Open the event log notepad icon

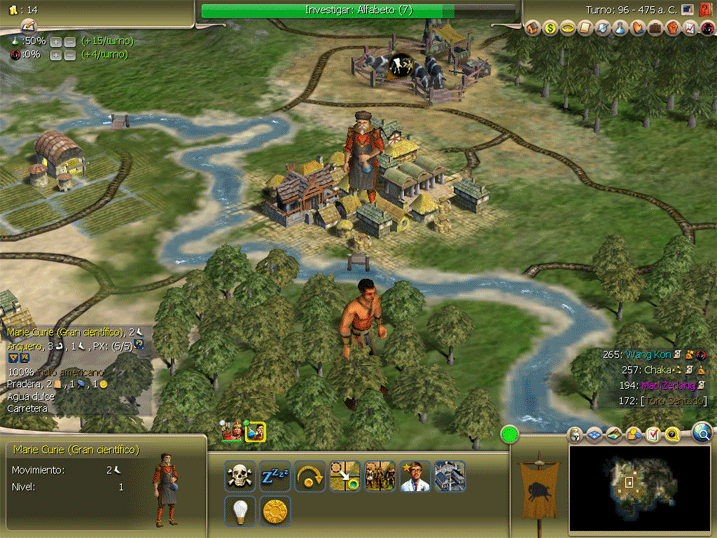click(29, 24)
